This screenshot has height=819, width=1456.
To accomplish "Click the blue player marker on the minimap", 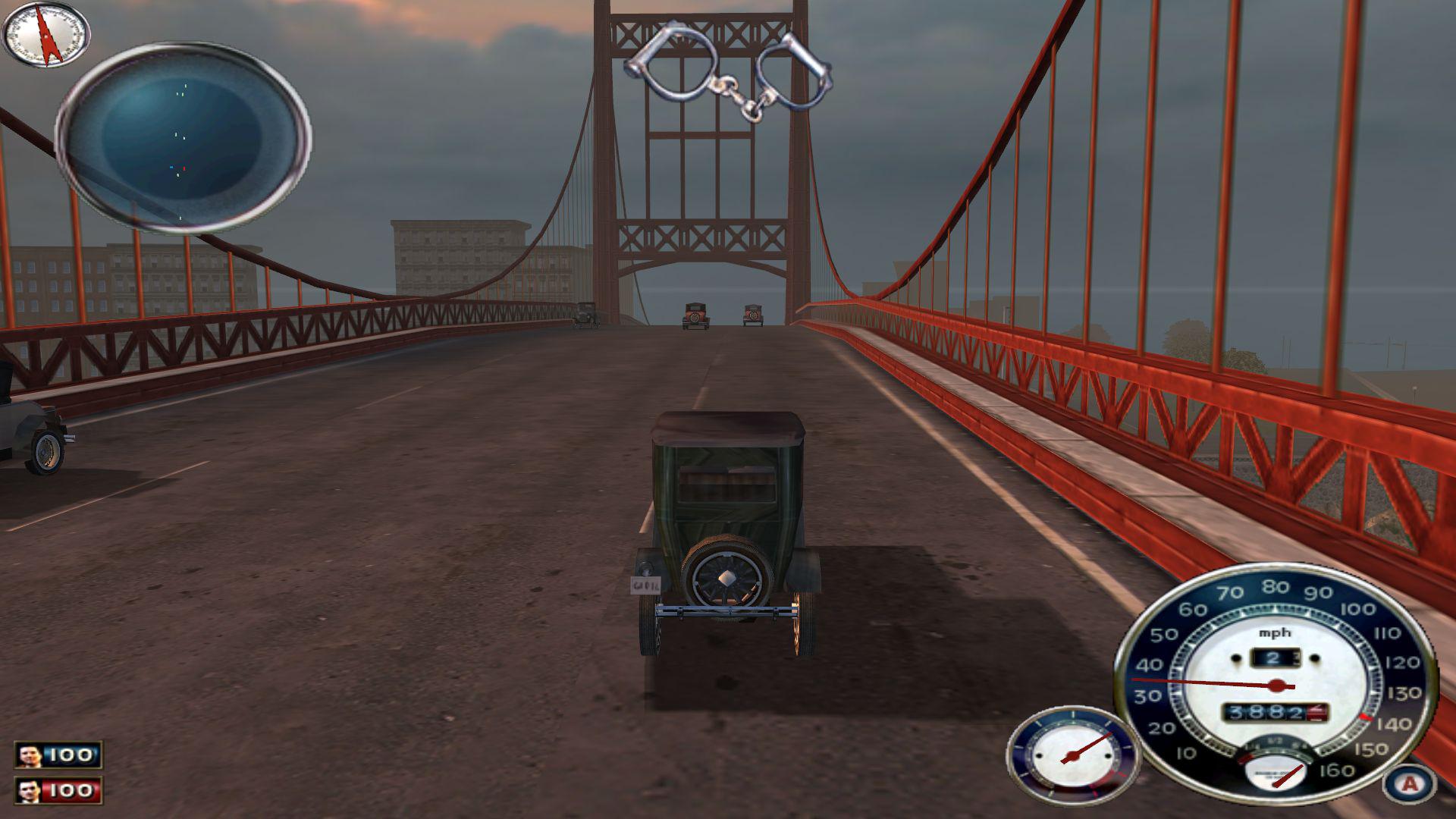I will click(x=171, y=167).
